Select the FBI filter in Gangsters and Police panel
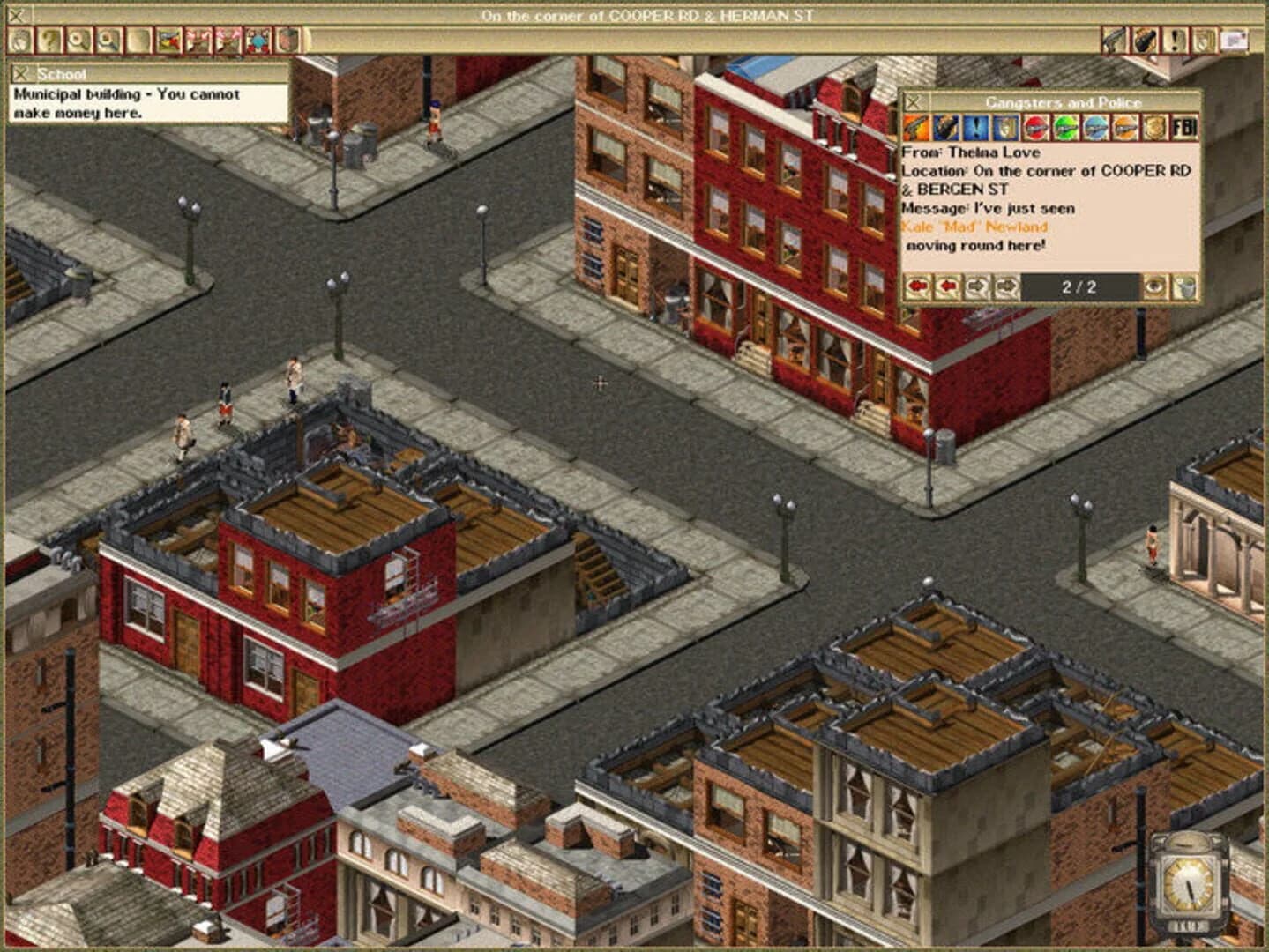The height and width of the screenshot is (952, 1269). coord(1187,130)
